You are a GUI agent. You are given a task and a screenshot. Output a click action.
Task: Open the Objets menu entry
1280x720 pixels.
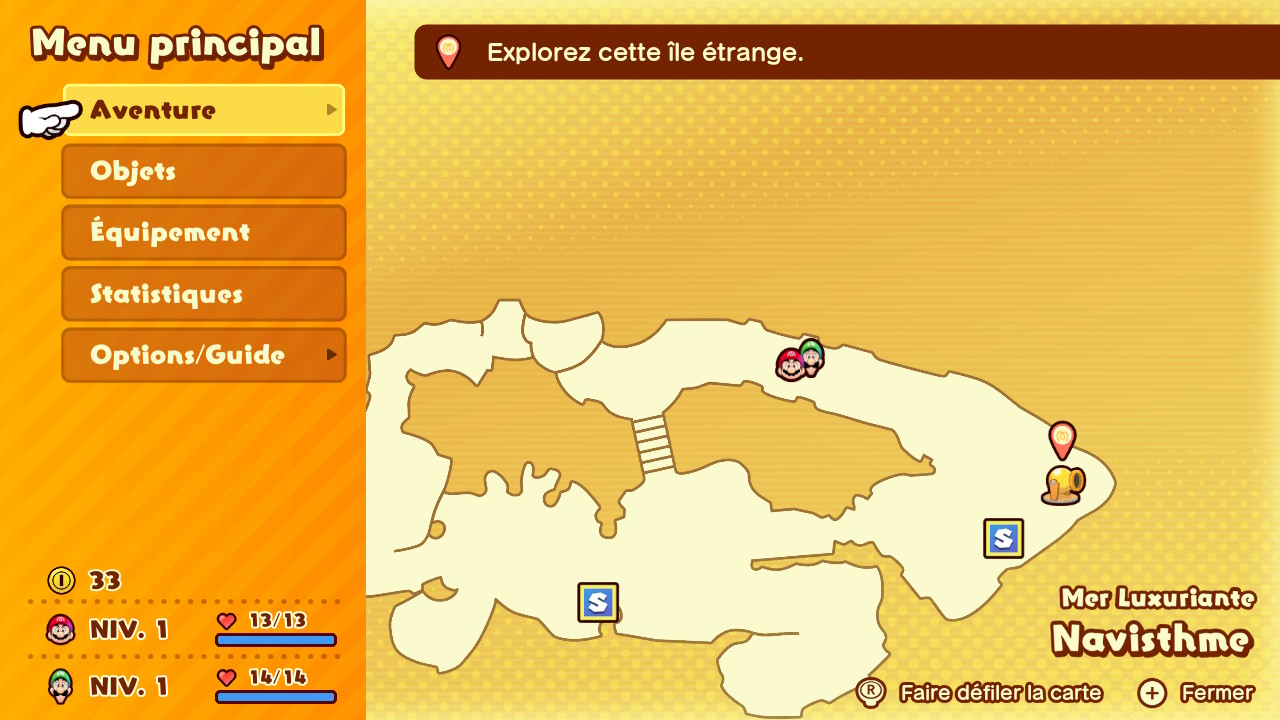(x=204, y=171)
